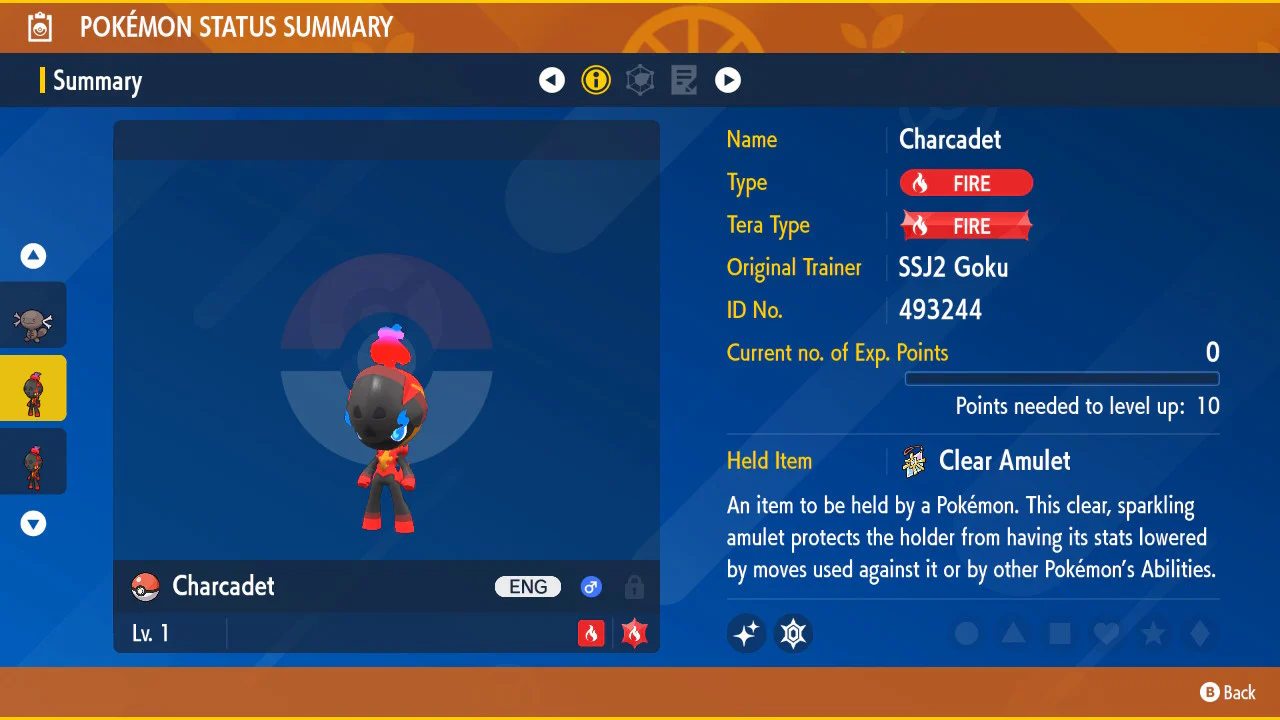The width and height of the screenshot is (1280, 720).
Task: Show the next Pokémon with the down arrow
Action: 34,523
